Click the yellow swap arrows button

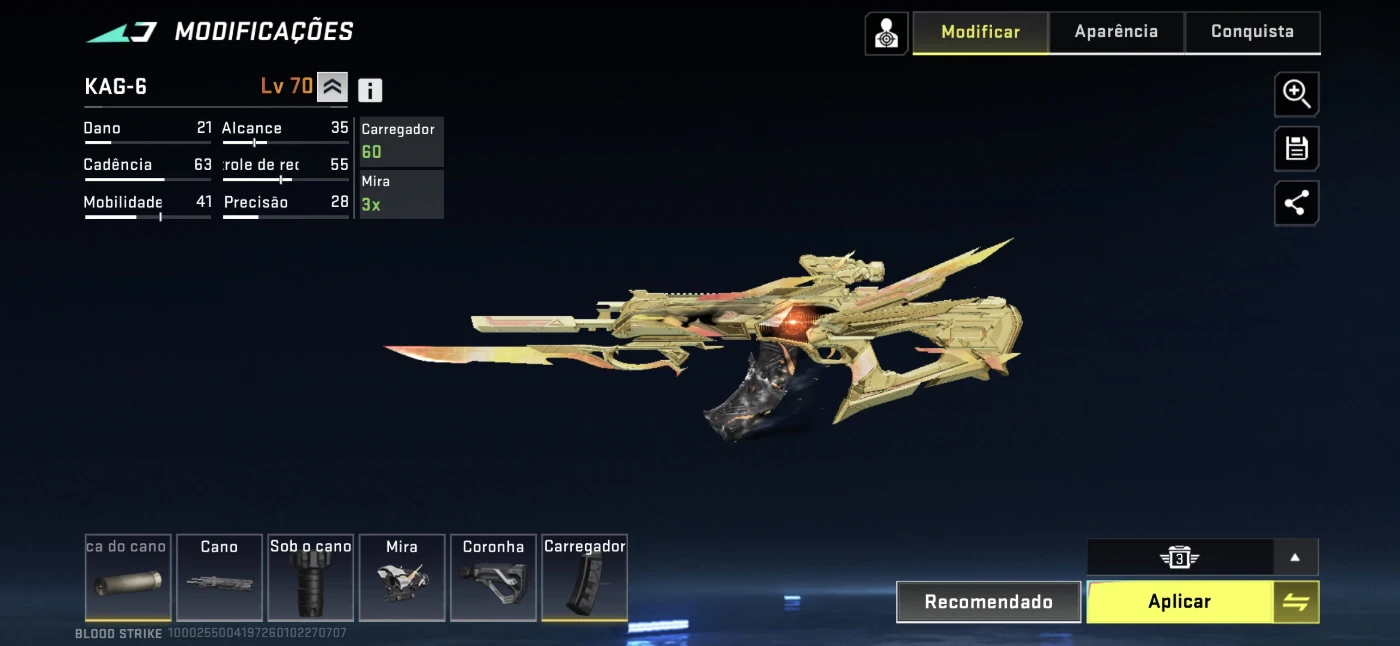point(1296,602)
